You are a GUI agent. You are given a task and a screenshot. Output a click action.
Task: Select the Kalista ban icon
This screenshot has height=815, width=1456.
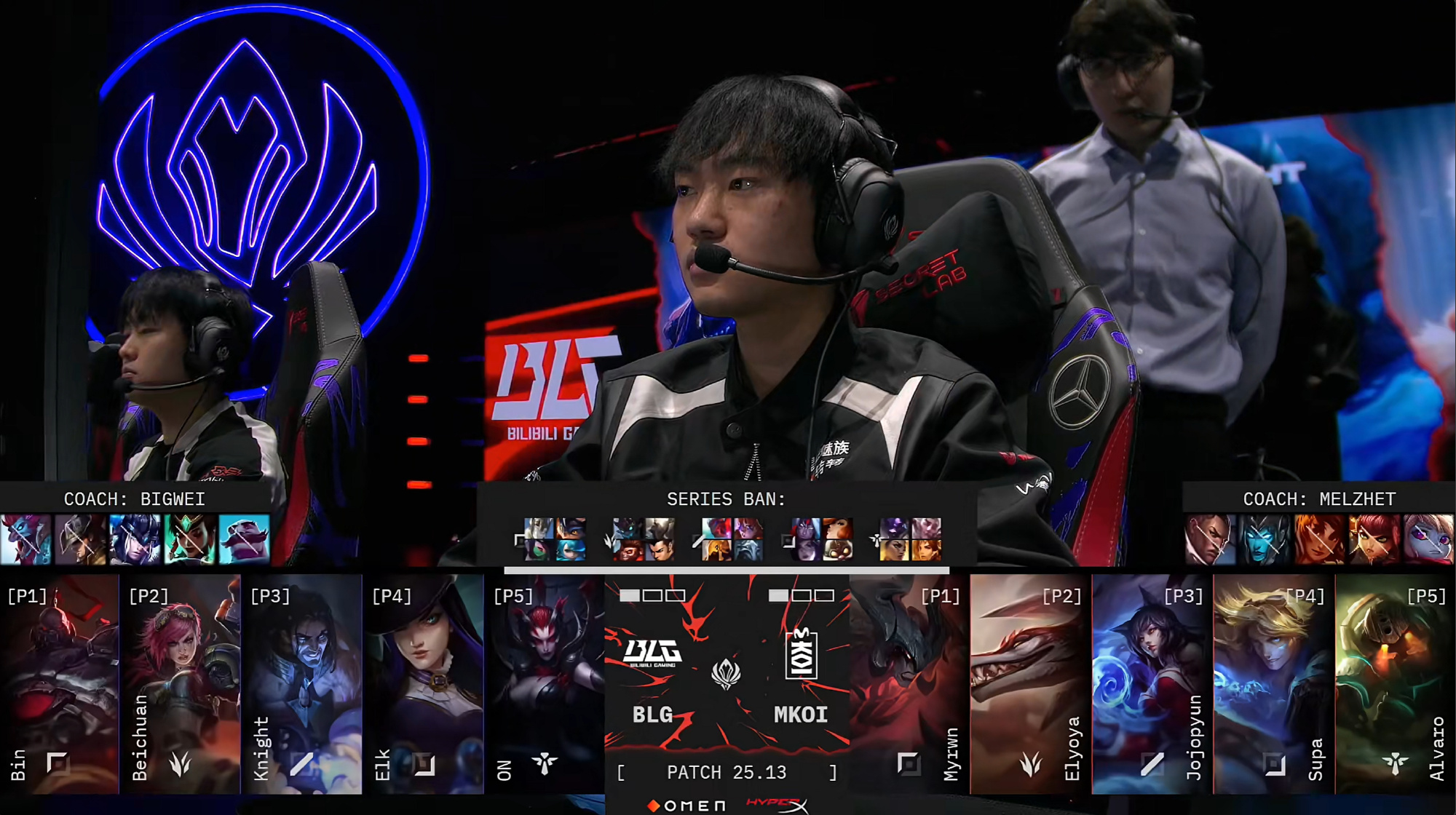tap(1265, 540)
